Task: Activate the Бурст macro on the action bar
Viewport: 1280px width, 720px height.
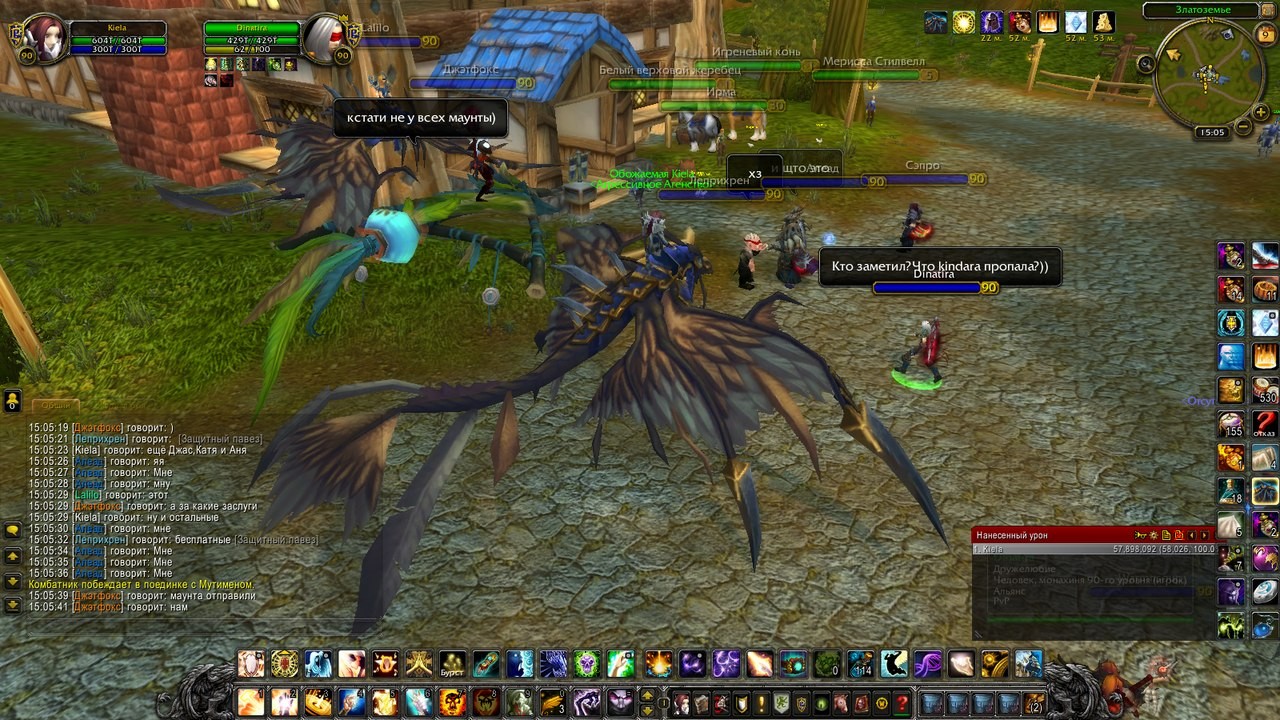Action: pos(453,664)
